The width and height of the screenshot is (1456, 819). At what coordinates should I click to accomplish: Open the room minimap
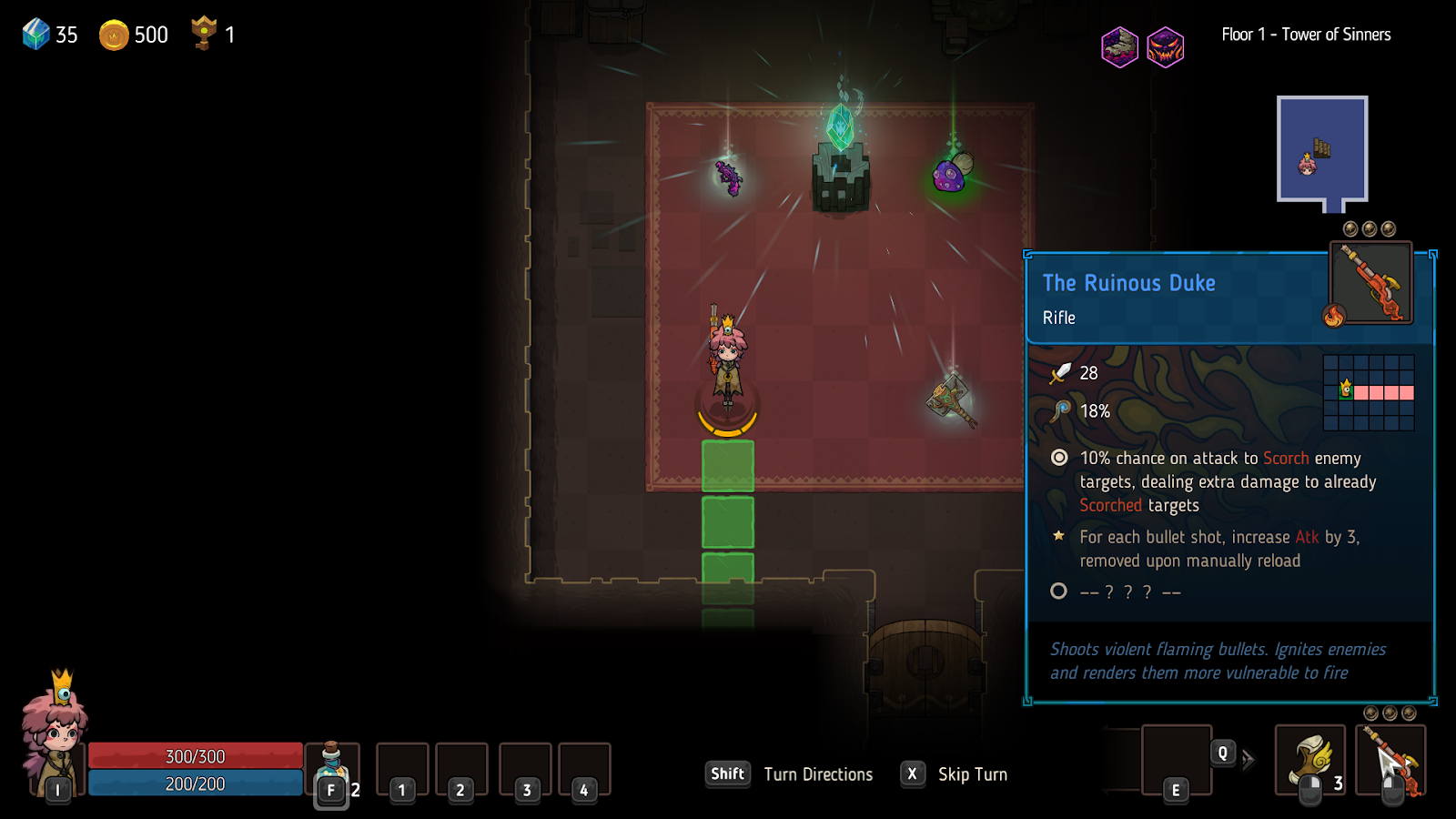click(x=1321, y=150)
